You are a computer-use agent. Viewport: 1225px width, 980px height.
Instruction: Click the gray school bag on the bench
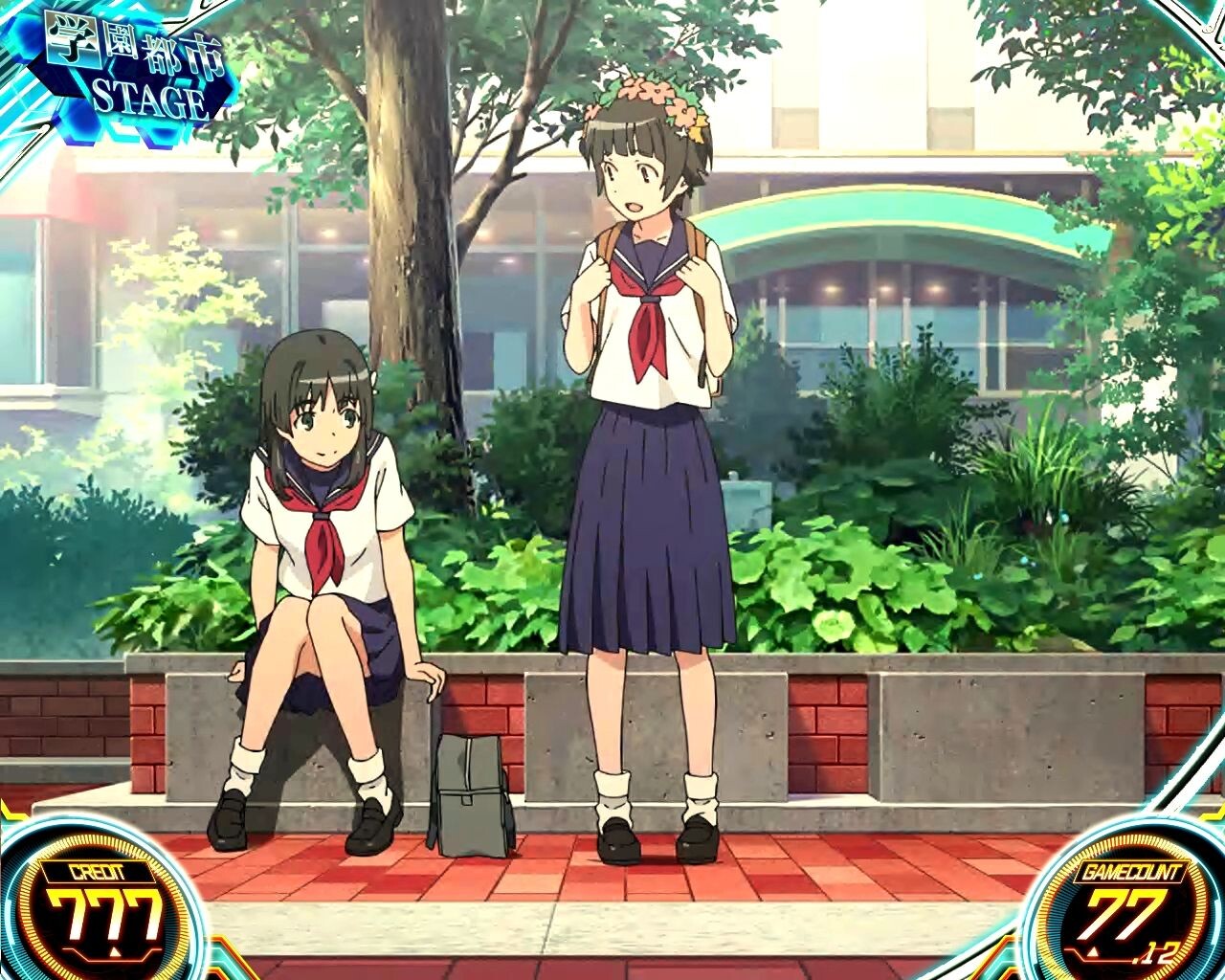point(469,794)
